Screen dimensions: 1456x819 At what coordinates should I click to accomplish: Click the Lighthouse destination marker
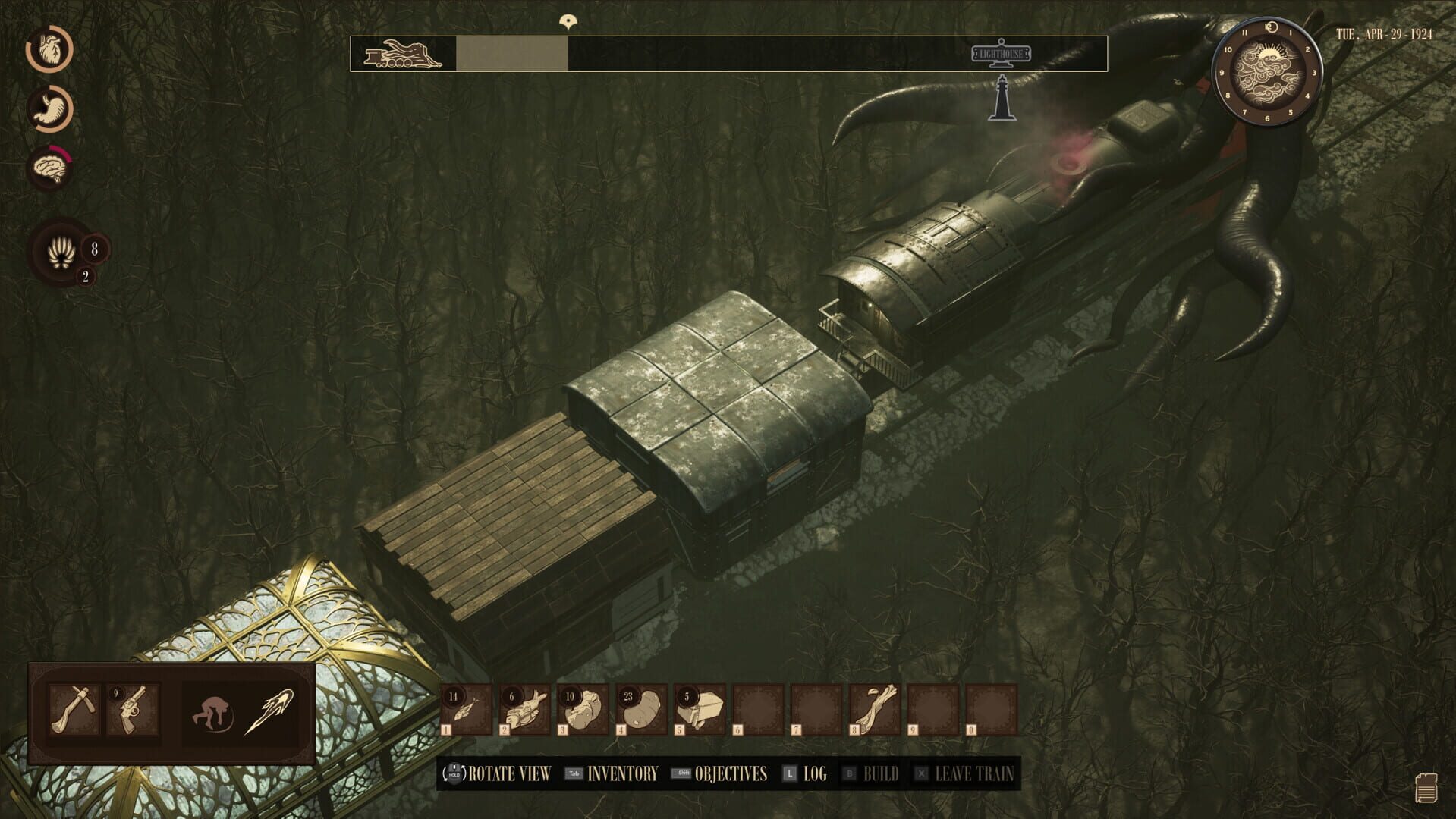pyautogui.click(x=1002, y=53)
